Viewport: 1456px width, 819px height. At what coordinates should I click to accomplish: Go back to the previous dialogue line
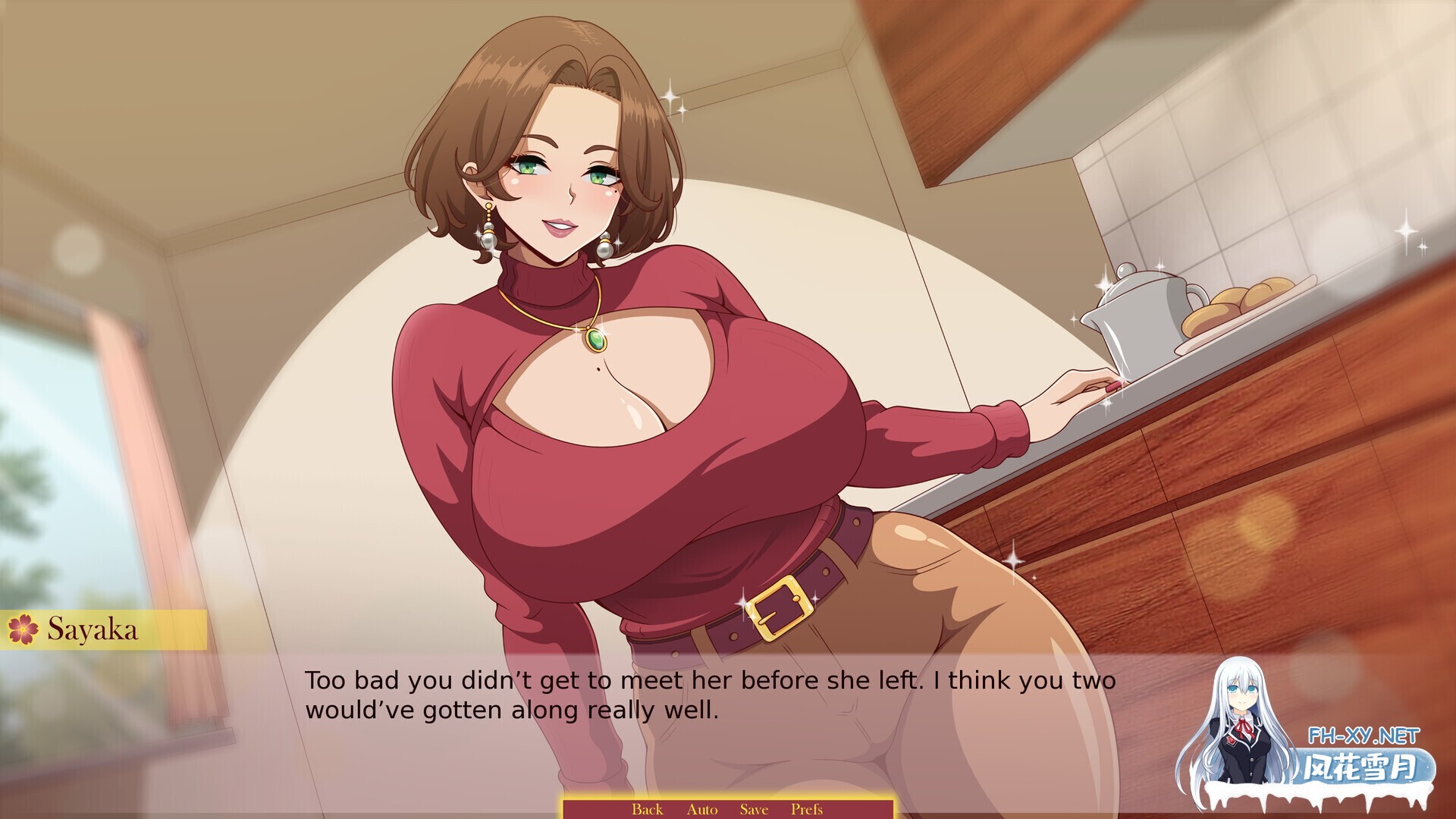coord(647,809)
